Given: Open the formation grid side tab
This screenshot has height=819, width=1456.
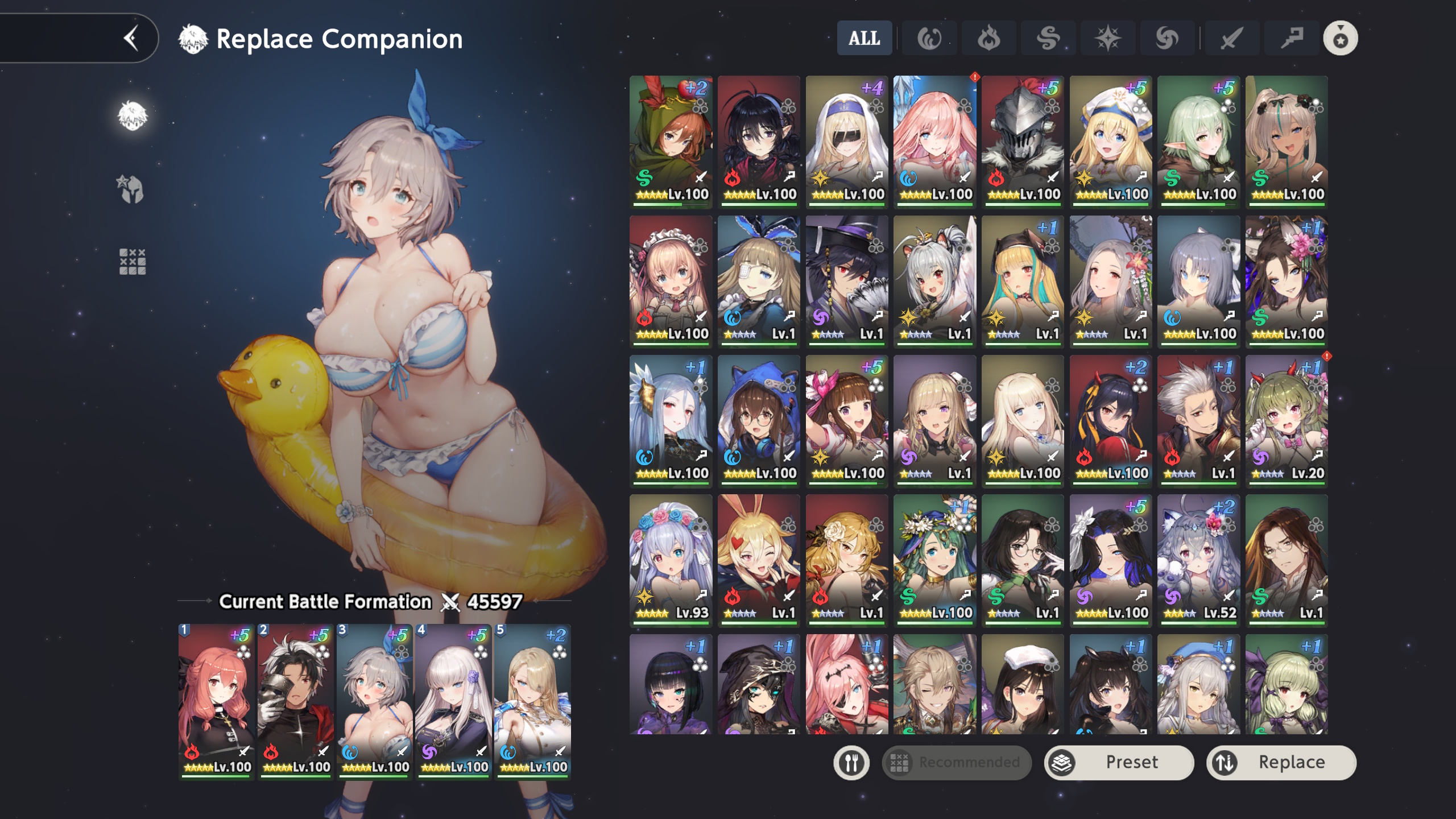Looking at the screenshot, I should (132, 262).
